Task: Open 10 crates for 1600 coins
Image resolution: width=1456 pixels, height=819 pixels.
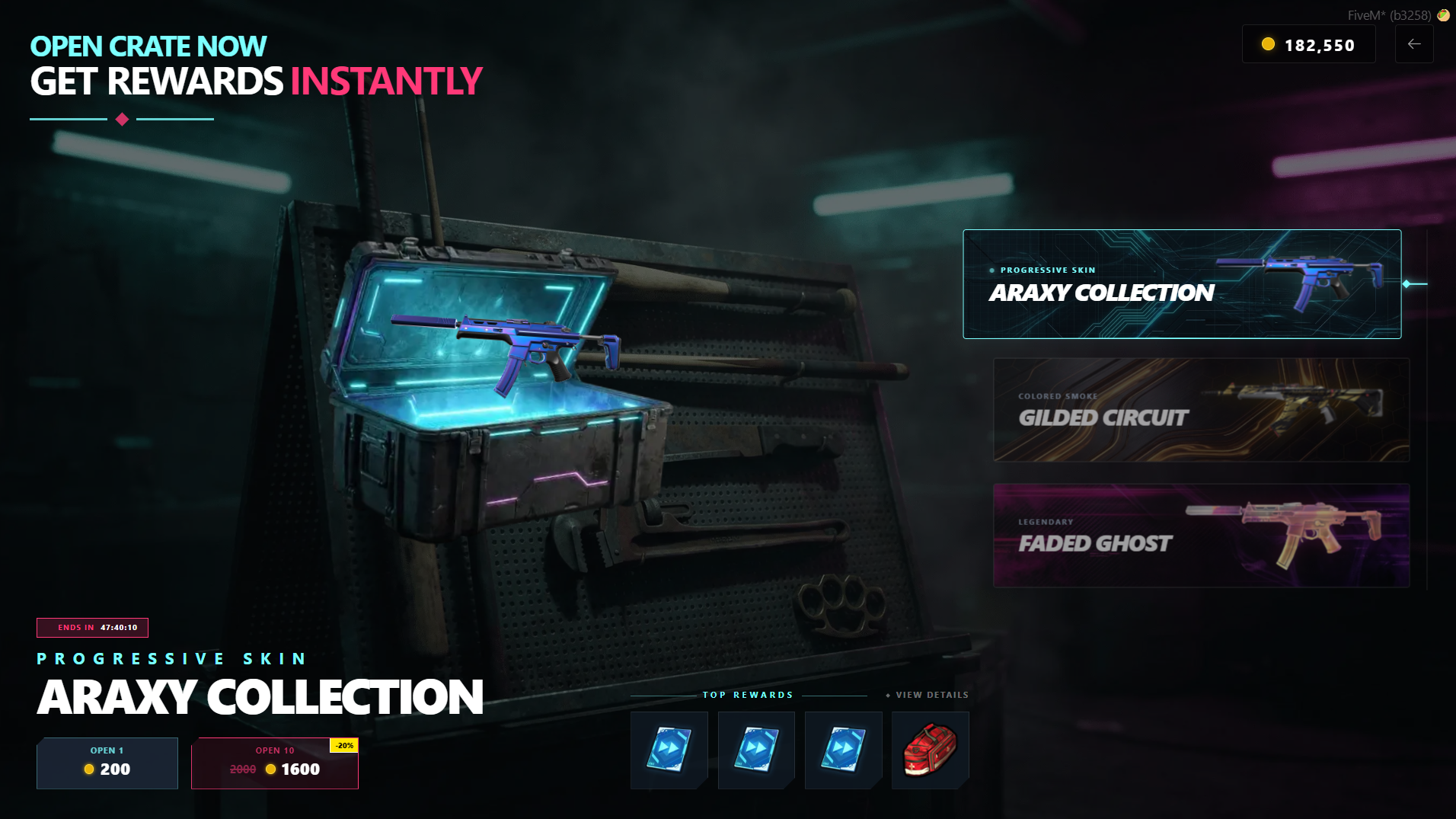Action: 275,763
